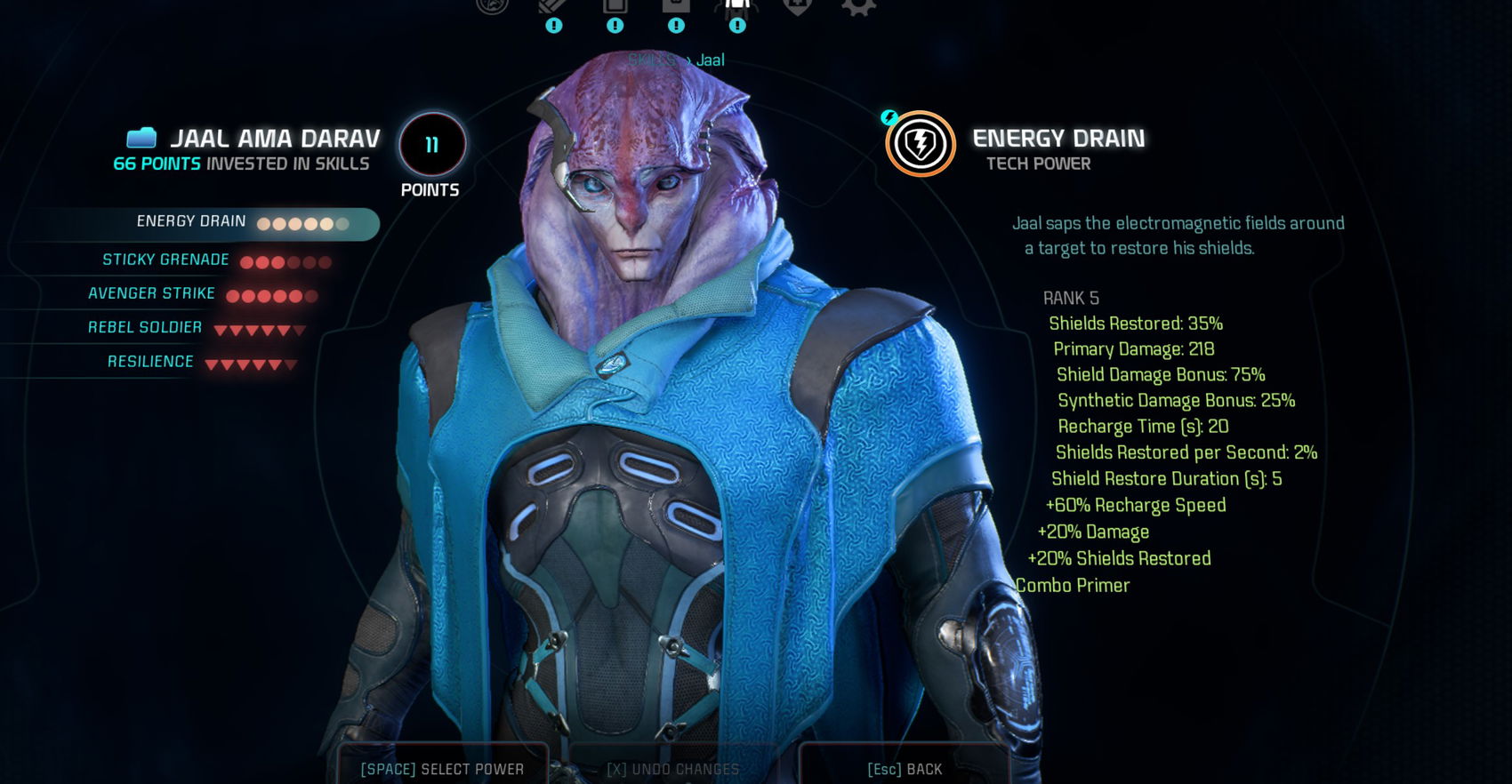1512x784 pixels.
Task: Click the shield badge icon near the gear
Action: click(797, 7)
